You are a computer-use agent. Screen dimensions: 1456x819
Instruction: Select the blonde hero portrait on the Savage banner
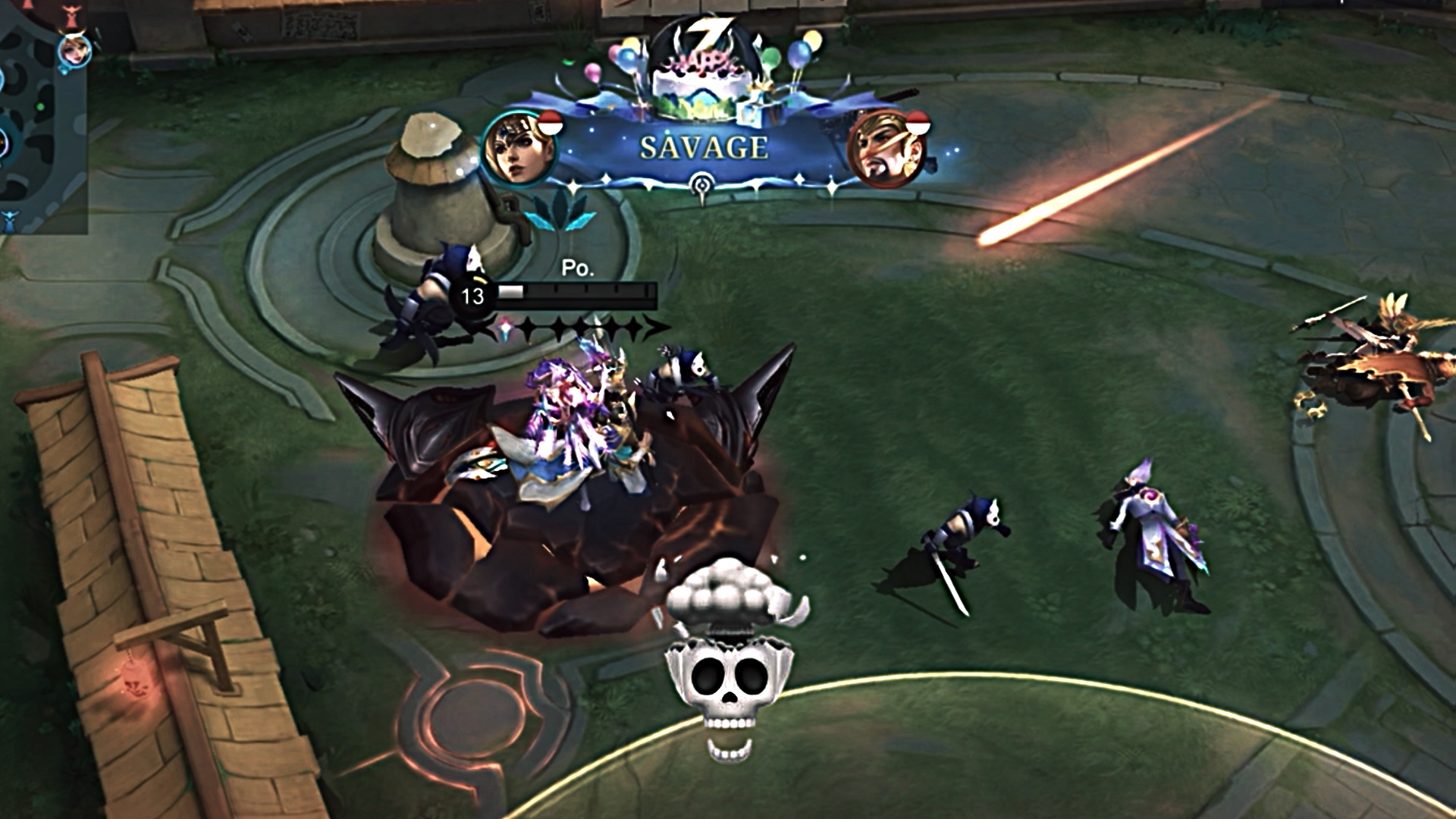click(x=519, y=149)
